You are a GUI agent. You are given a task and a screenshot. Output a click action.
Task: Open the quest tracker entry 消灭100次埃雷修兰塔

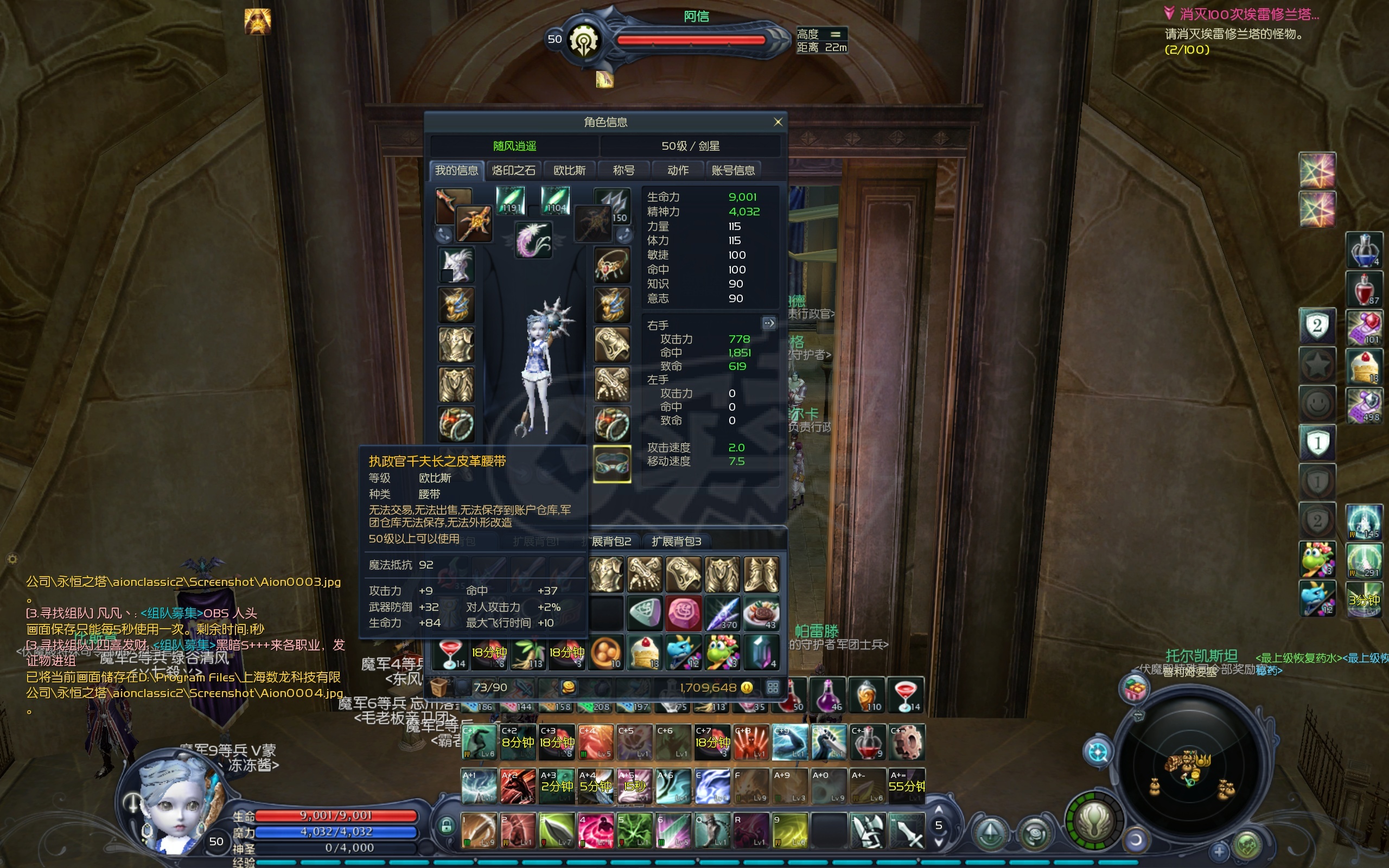1248,14
